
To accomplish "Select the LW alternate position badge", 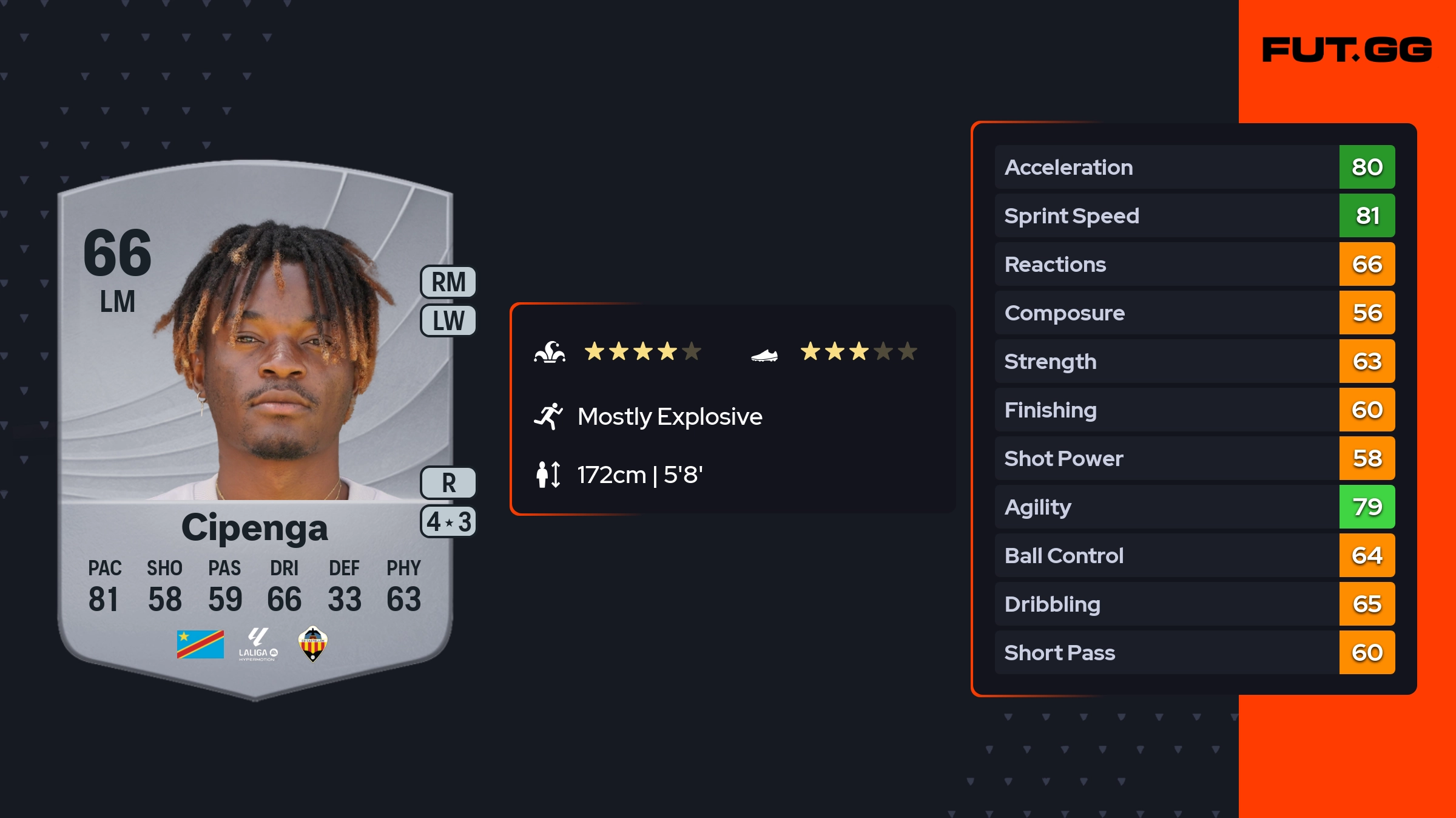I will (x=448, y=320).
